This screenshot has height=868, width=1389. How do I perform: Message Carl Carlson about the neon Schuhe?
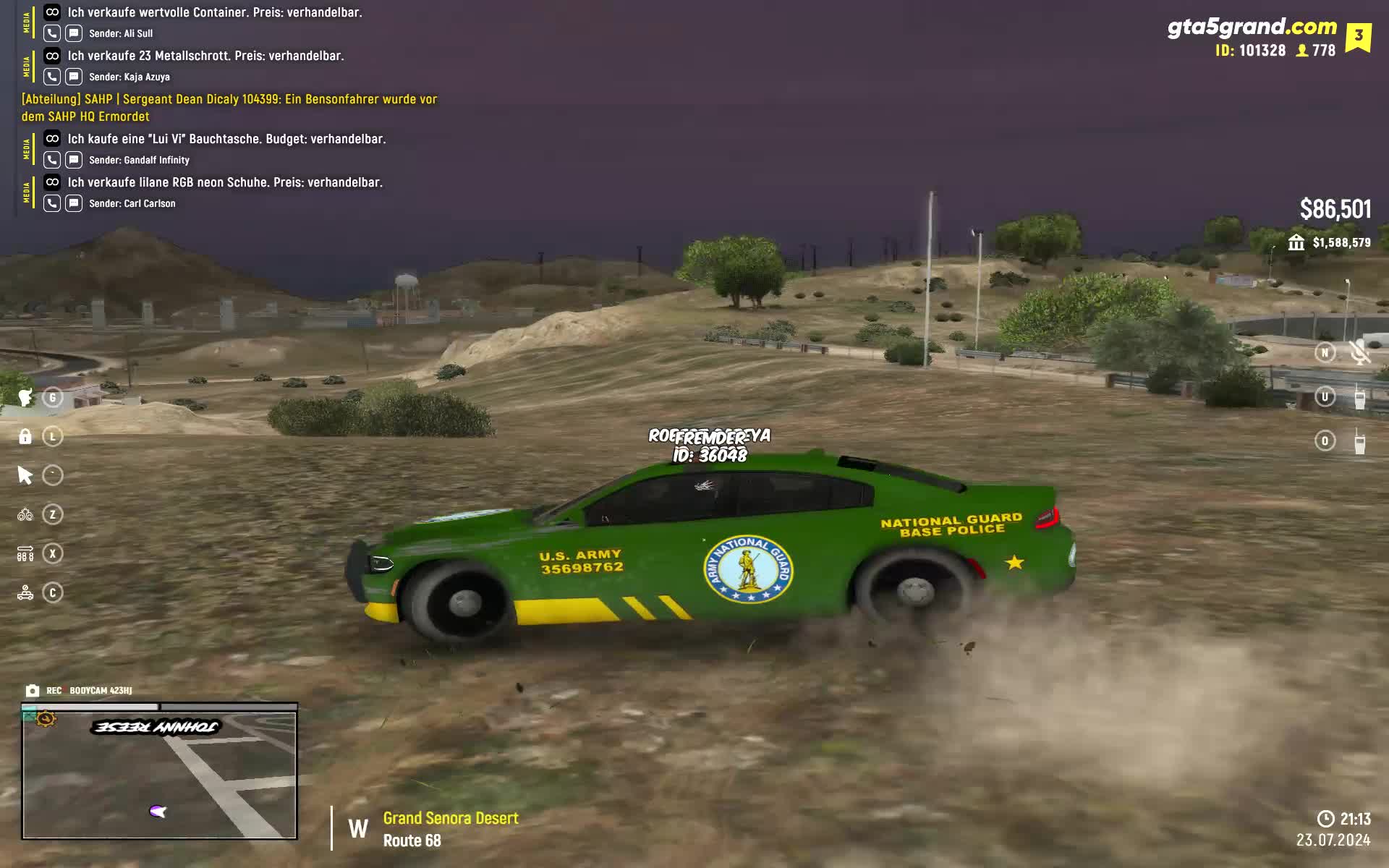pos(74,203)
